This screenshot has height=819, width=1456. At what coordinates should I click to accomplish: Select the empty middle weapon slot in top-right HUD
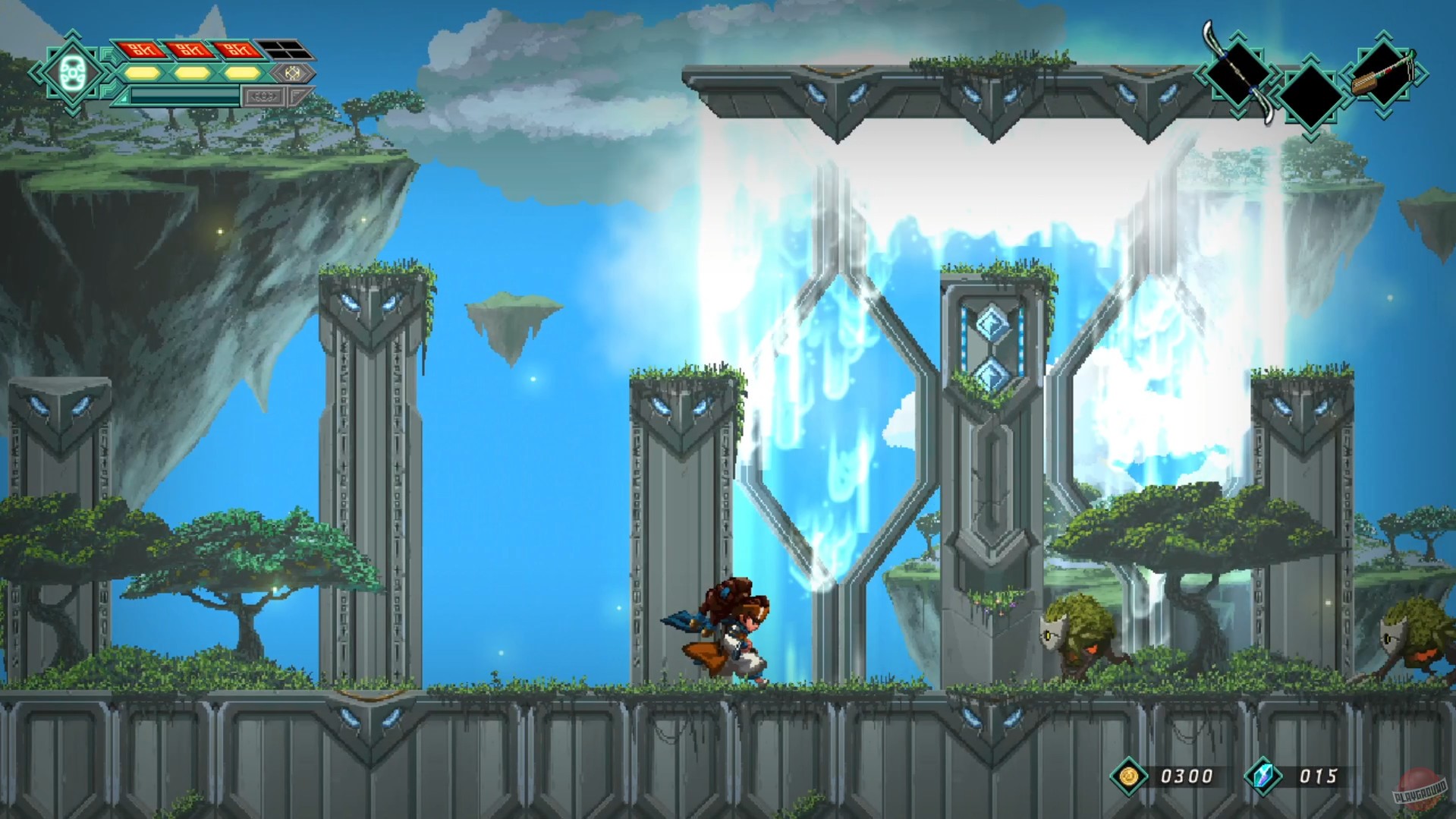tap(1311, 95)
